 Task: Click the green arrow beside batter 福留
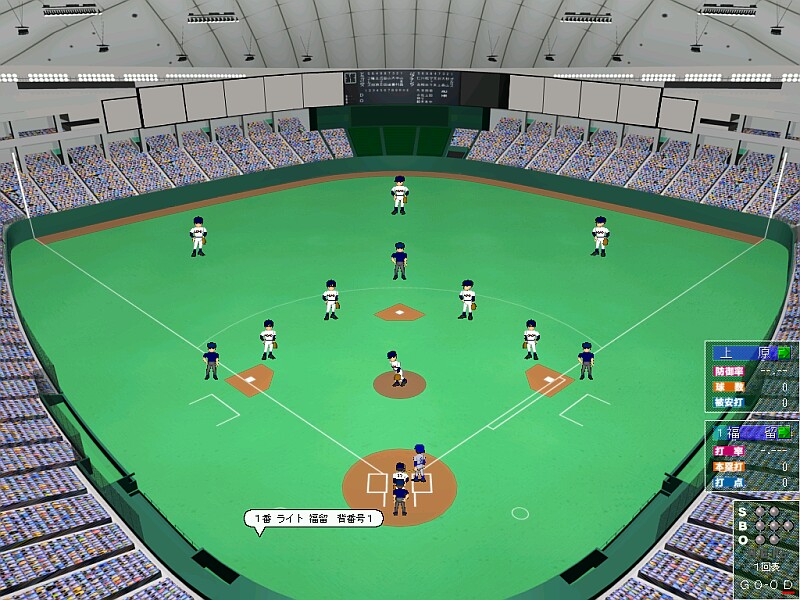pyautogui.click(x=784, y=433)
